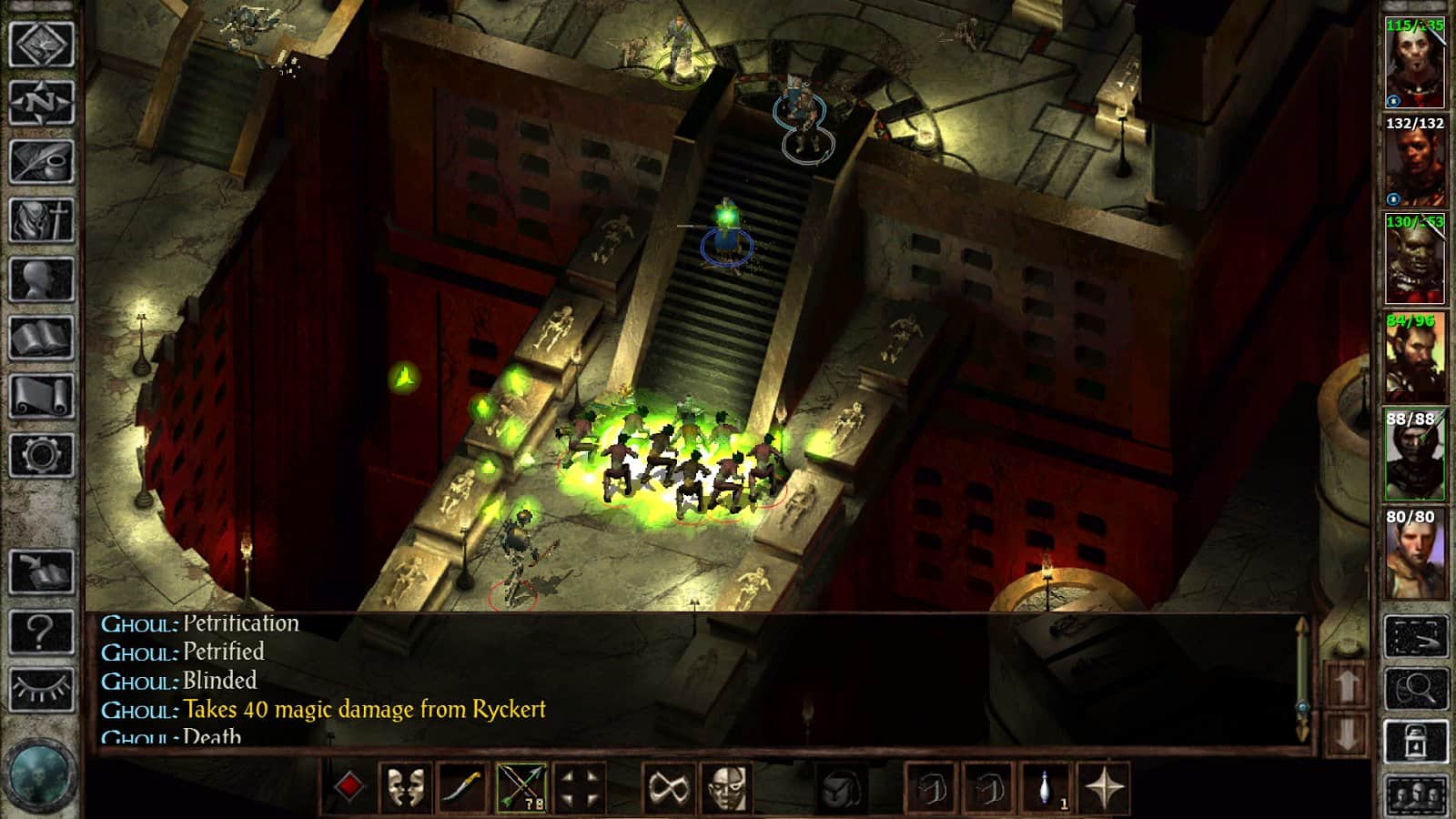This screenshot has width=1456, height=819.
Task: Click the magnifying glass button
Action: 1415,689
